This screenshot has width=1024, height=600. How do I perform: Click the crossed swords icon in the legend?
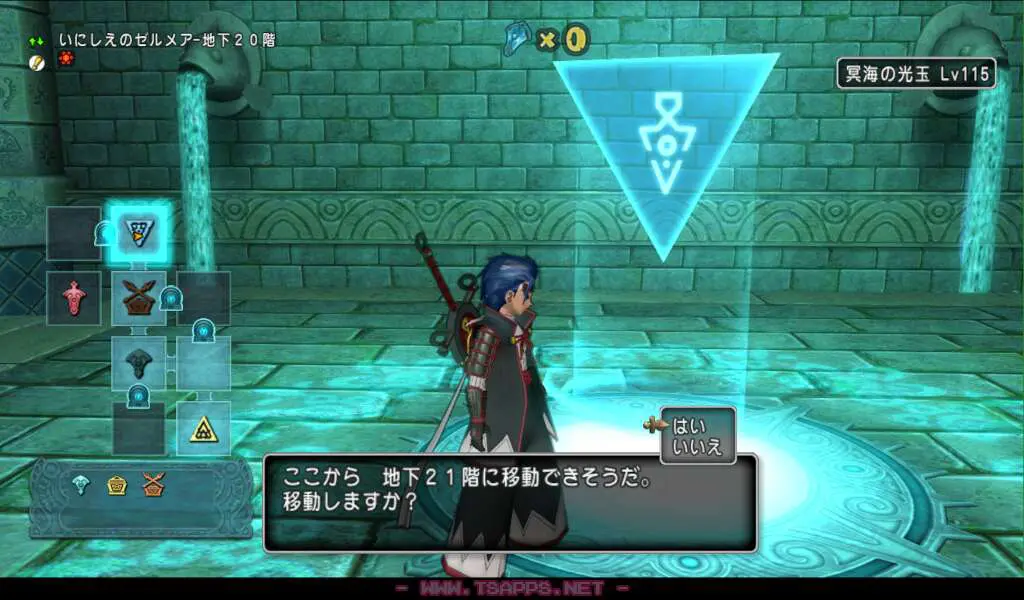(152, 486)
